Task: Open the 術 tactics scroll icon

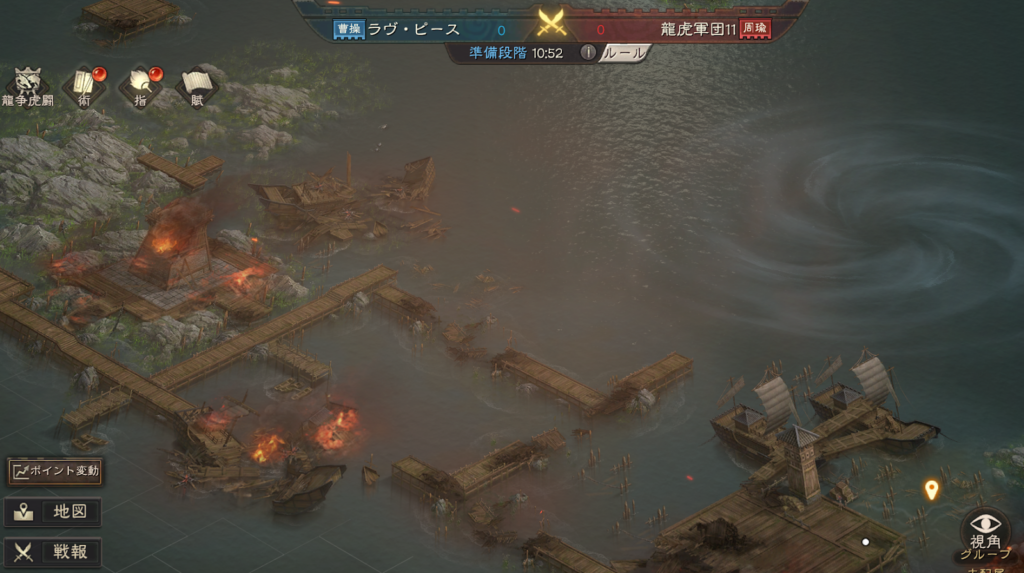Action: coord(85,84)
